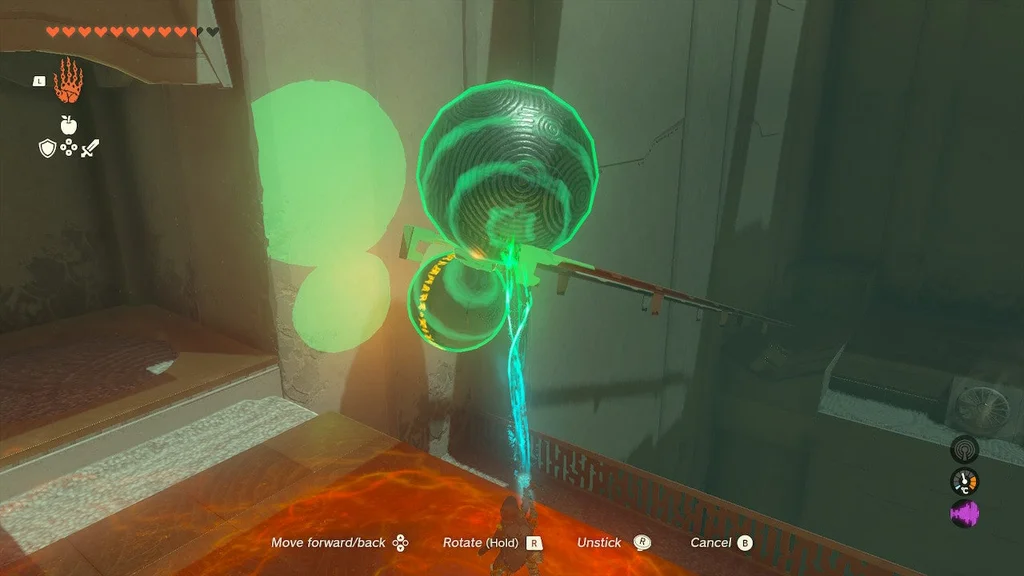Choose the shield quick-select icon
Image resolution: width=1024 pixels, height=576 pixels.
[x=46, y=148]
